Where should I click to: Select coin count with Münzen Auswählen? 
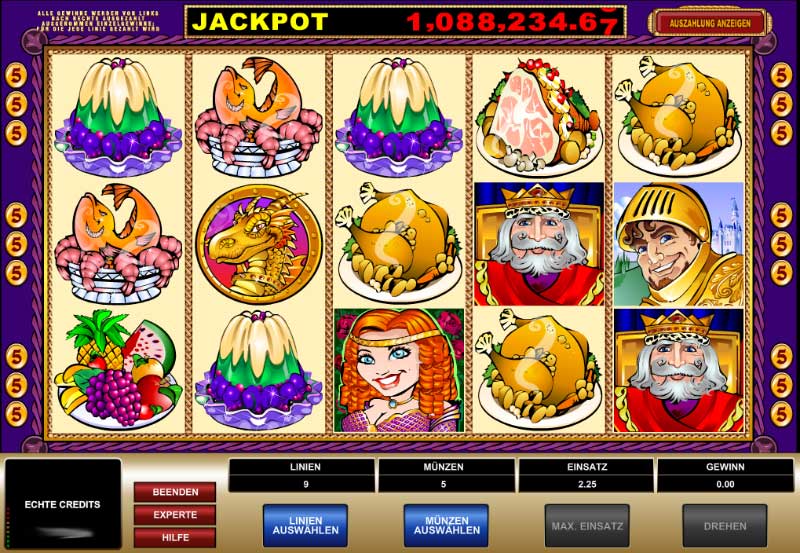446,525
